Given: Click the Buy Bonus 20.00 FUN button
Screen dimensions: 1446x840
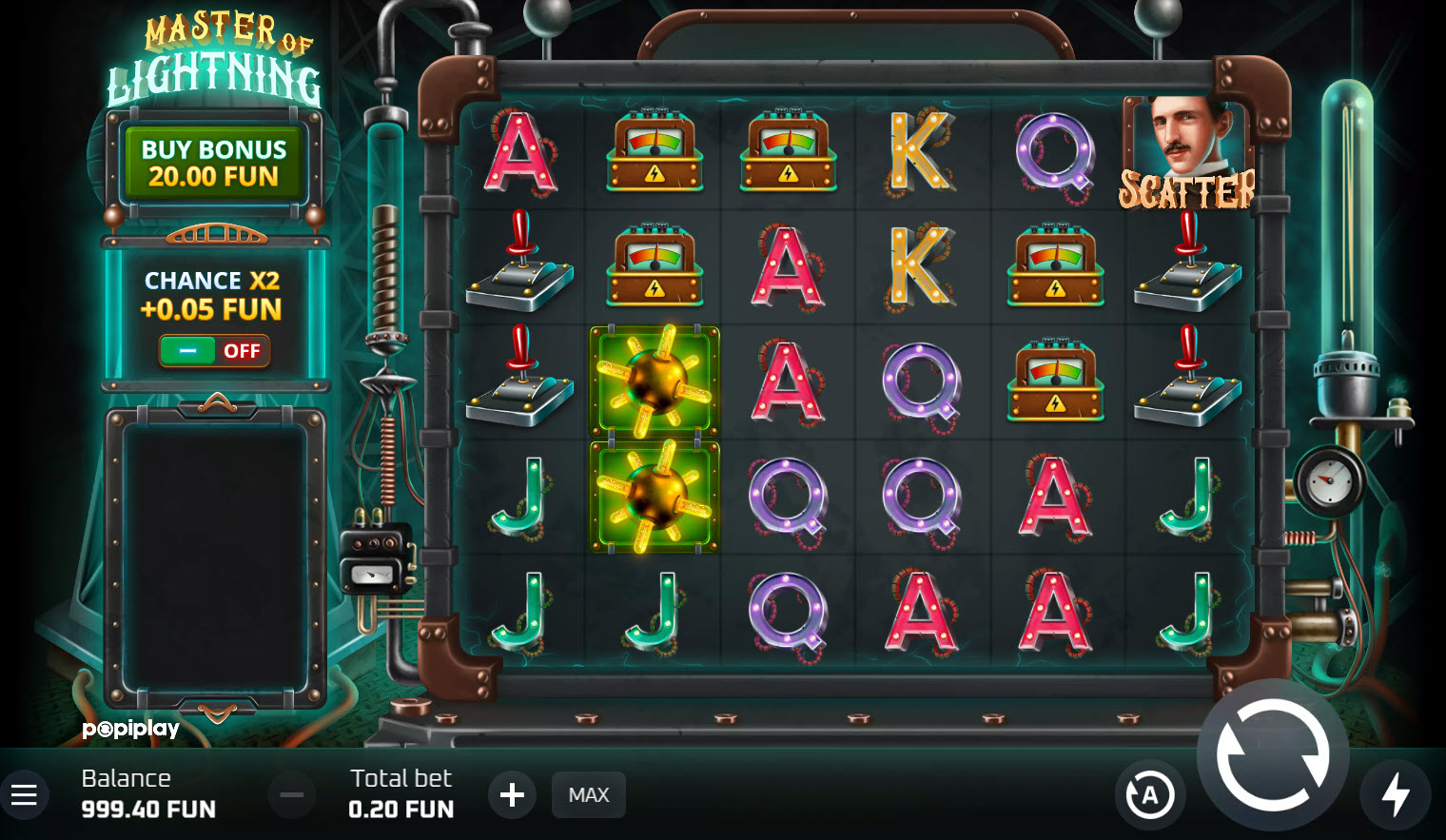Looking at the screenshot, I should pos(213,164).
